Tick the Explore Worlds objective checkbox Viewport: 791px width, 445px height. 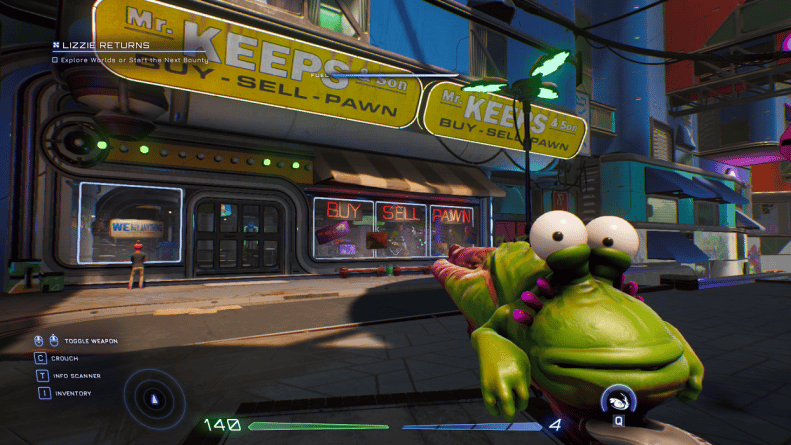pyautogui.click(x=56, y=60)
